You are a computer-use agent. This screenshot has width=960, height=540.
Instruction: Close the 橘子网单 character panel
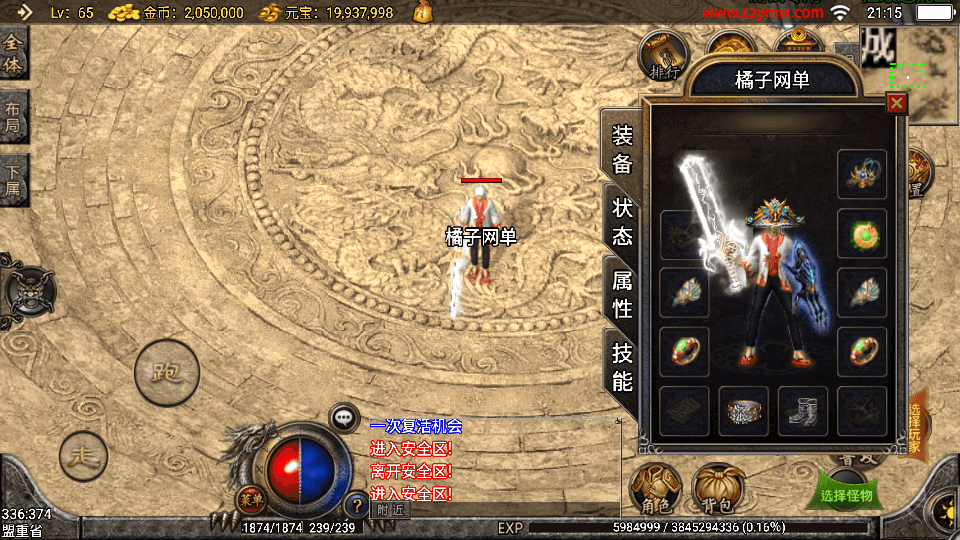(x=896, y=102)
